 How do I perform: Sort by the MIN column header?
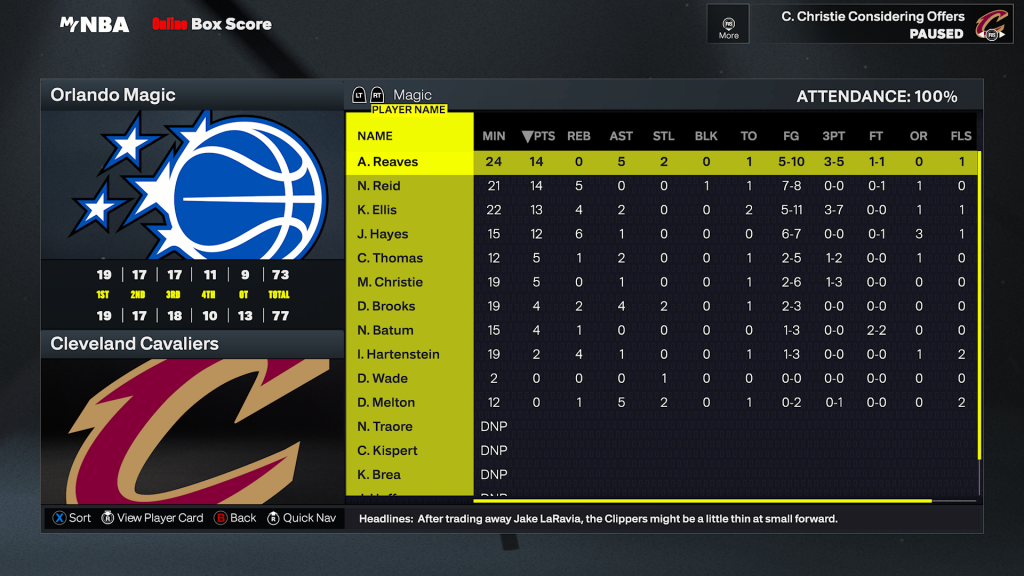494,136
